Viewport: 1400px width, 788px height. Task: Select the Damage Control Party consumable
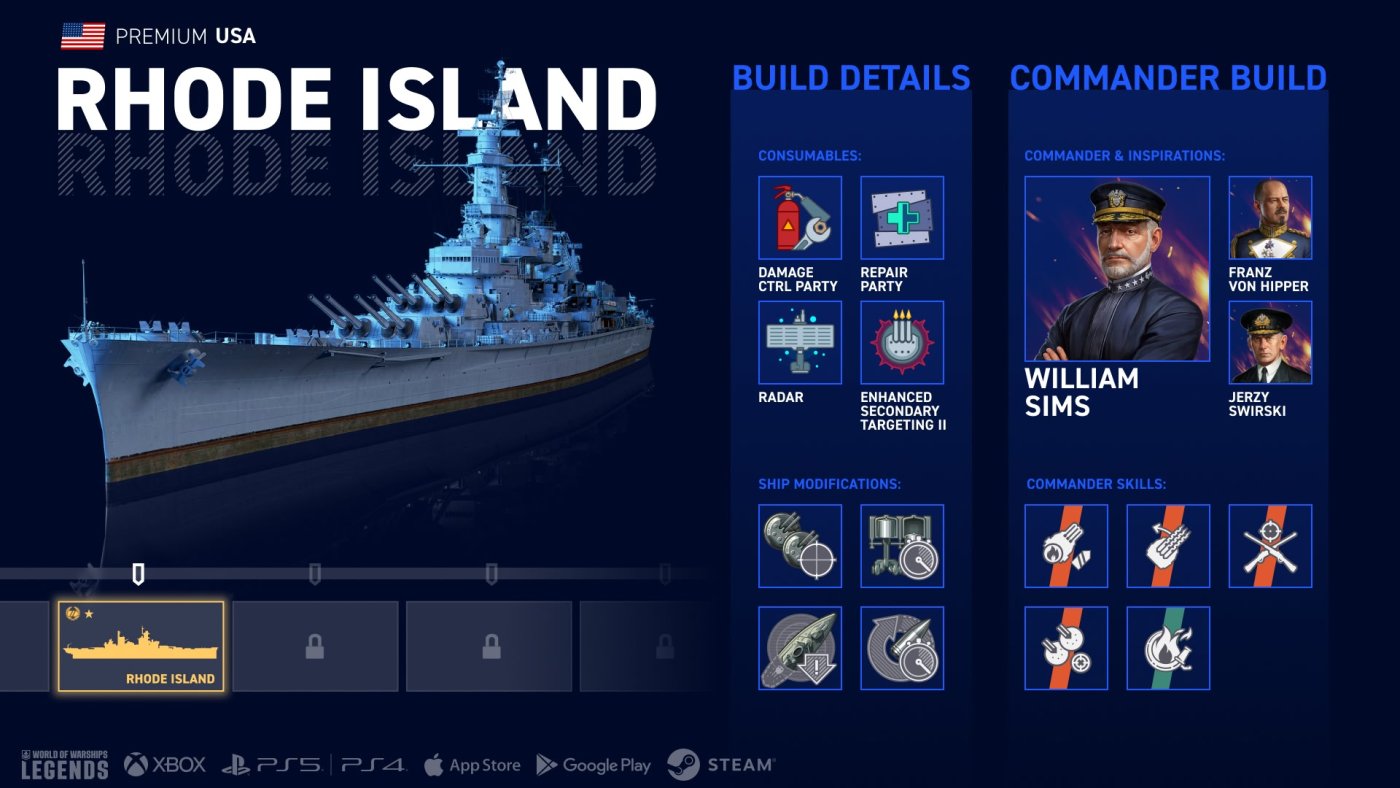tap(800, 218)
